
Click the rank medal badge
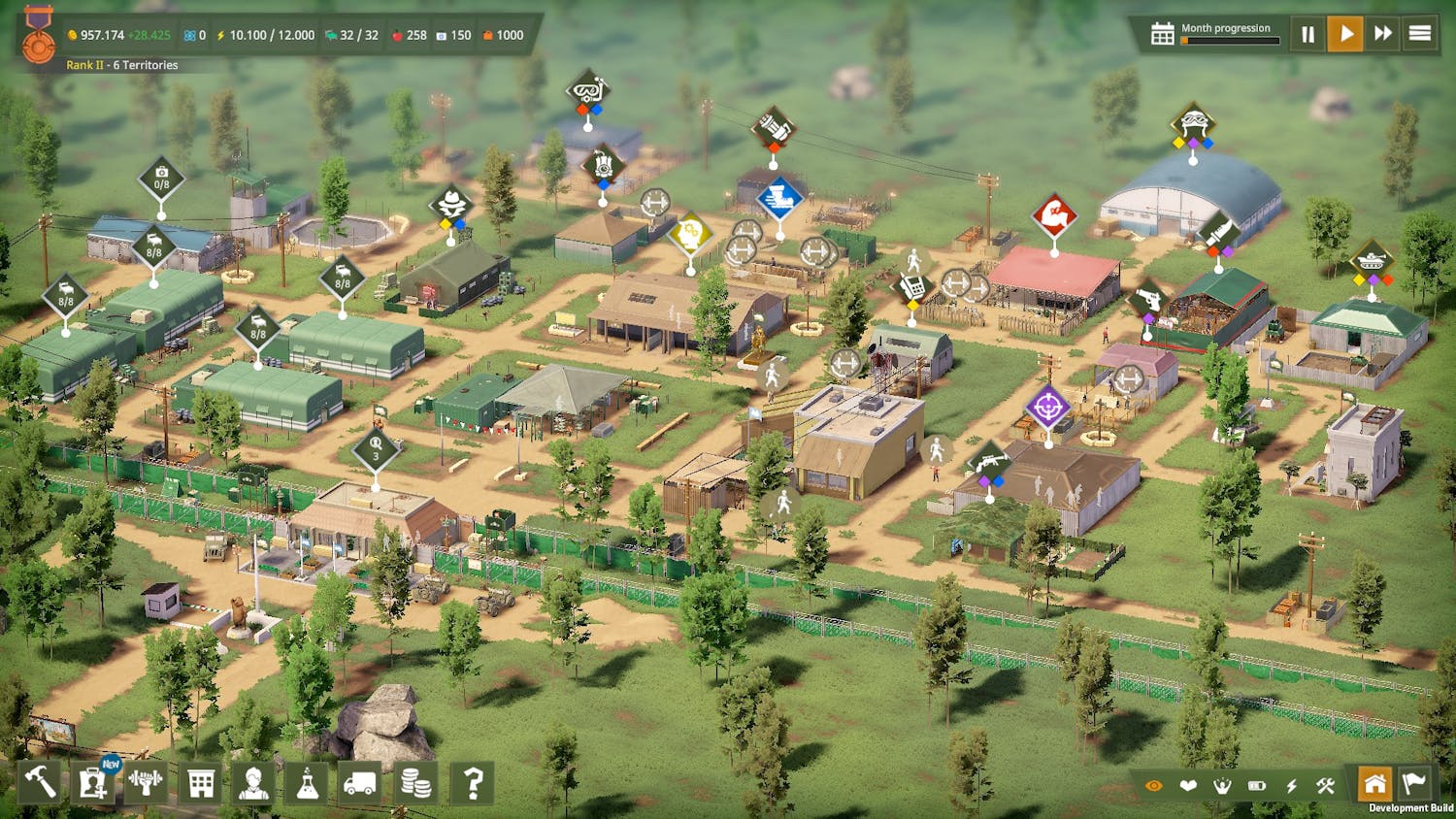coord(39,35)
